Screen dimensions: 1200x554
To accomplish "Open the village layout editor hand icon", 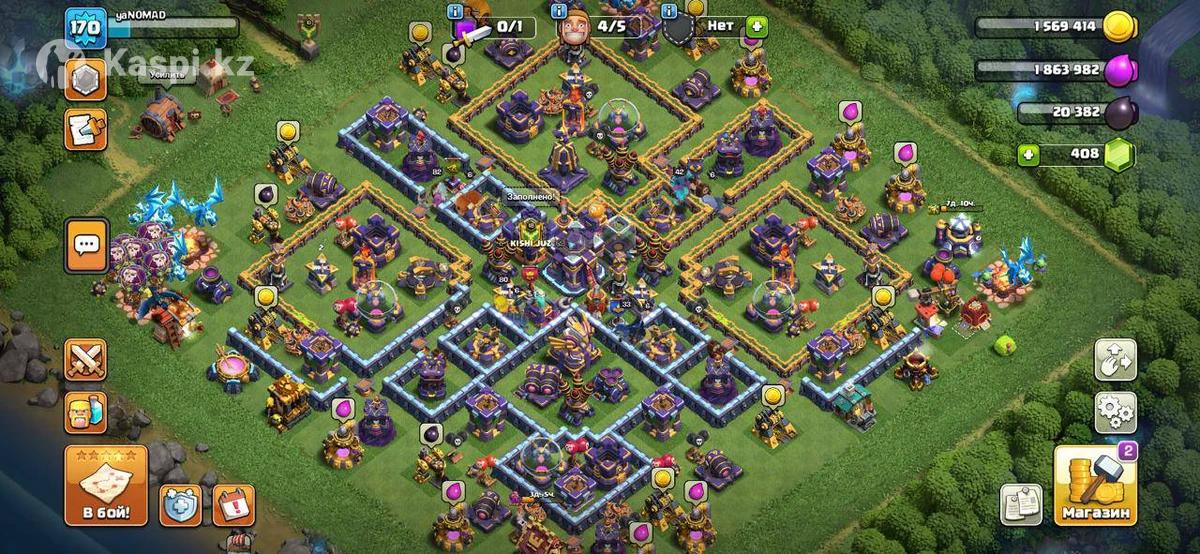I will 1115,359.
